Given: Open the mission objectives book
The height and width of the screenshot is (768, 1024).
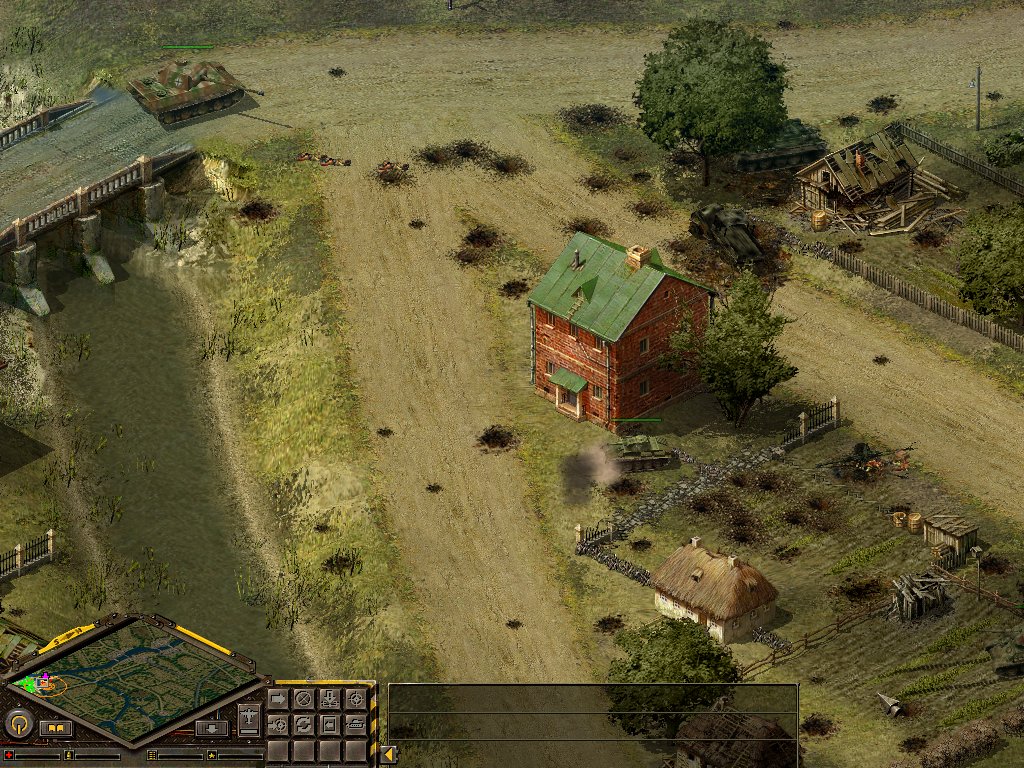Looking at the screenshot, I should [56, 728].
